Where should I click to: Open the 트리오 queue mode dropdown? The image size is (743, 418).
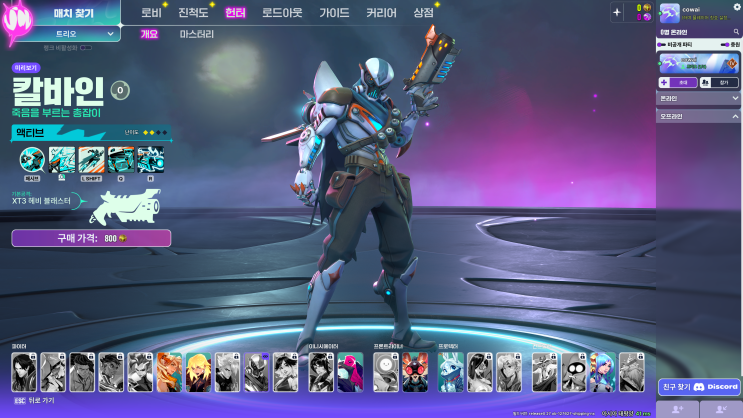(72, 33)
